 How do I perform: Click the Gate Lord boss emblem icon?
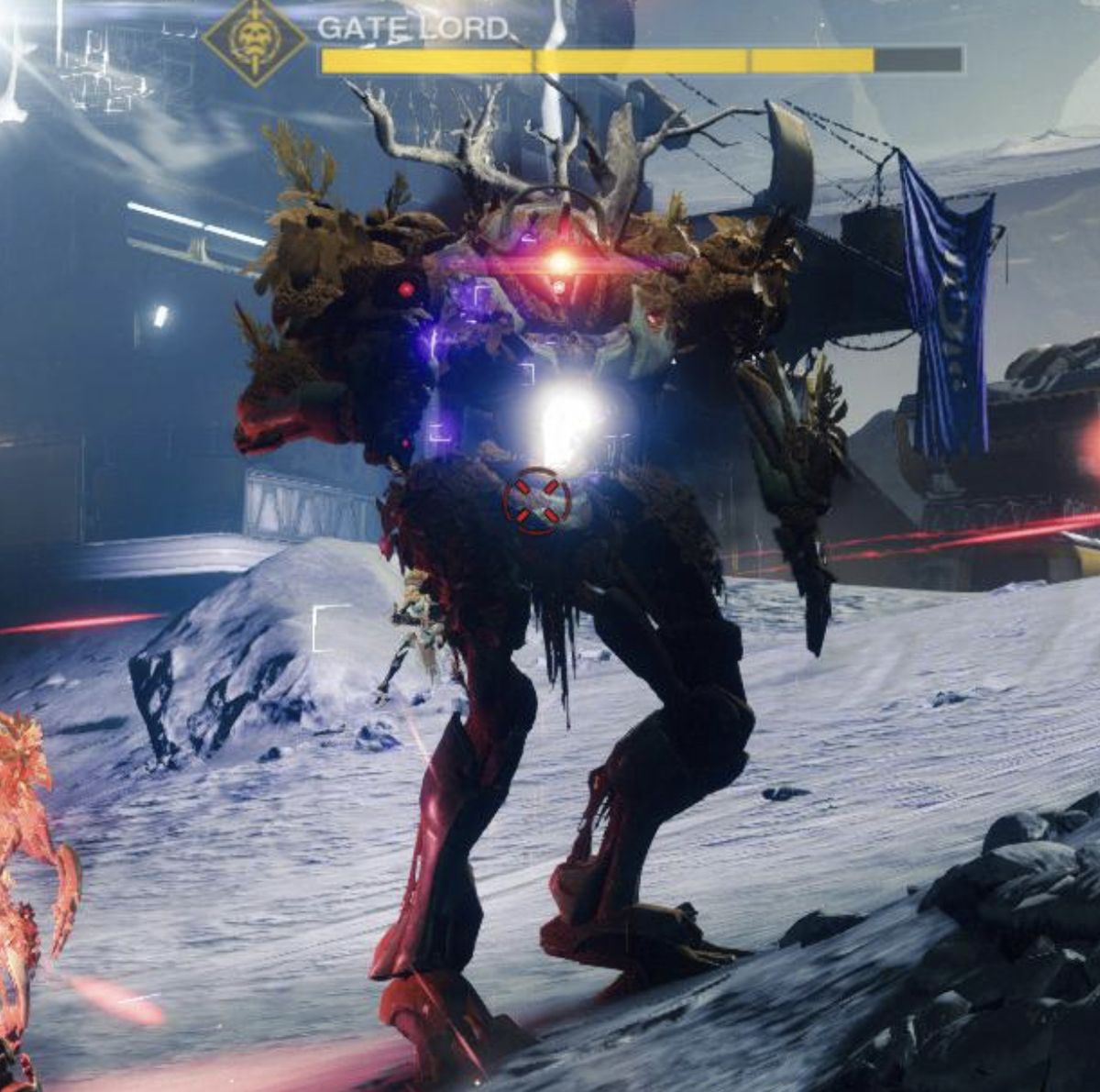tap(255, 40)
